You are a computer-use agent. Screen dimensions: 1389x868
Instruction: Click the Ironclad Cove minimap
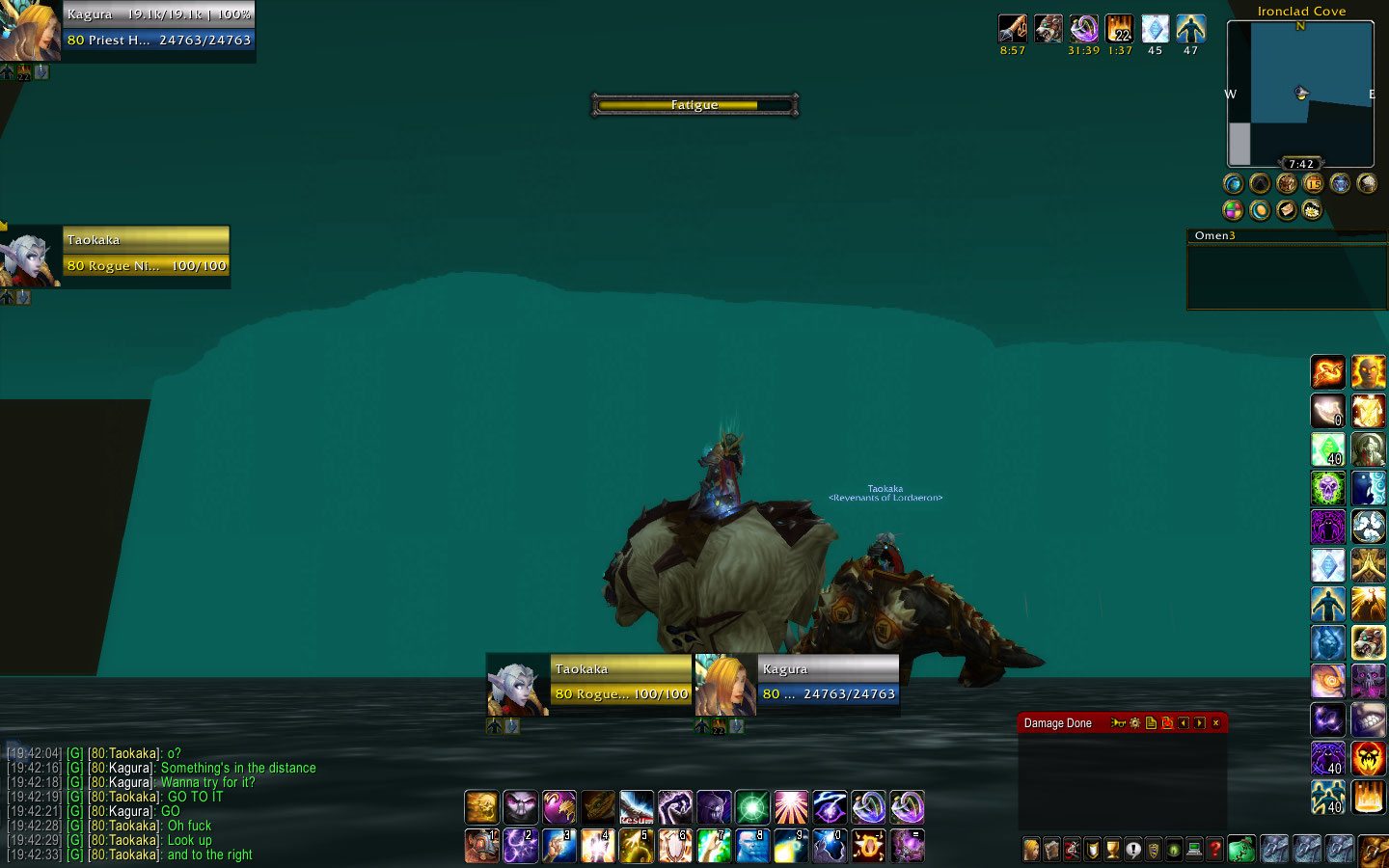pyautogui.click(x=1300, y=94)
